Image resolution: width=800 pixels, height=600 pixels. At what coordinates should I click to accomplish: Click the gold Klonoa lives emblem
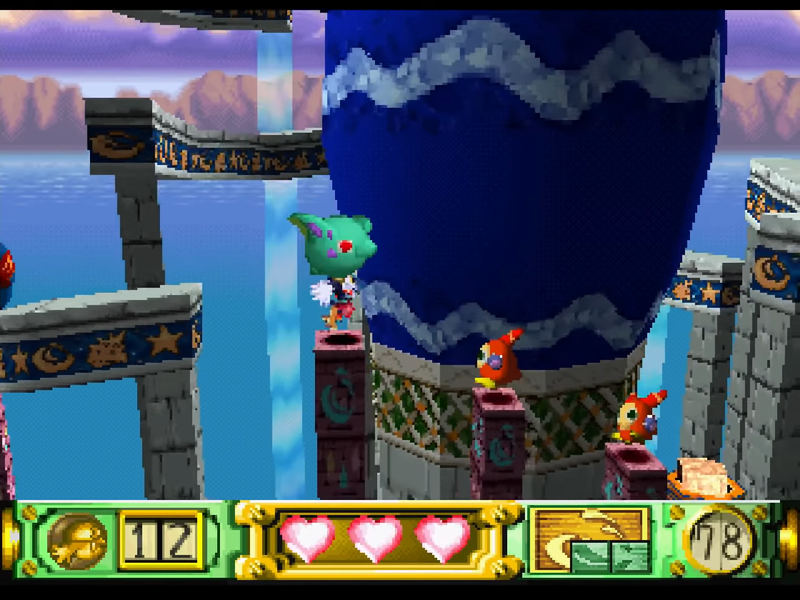(77, 540)
